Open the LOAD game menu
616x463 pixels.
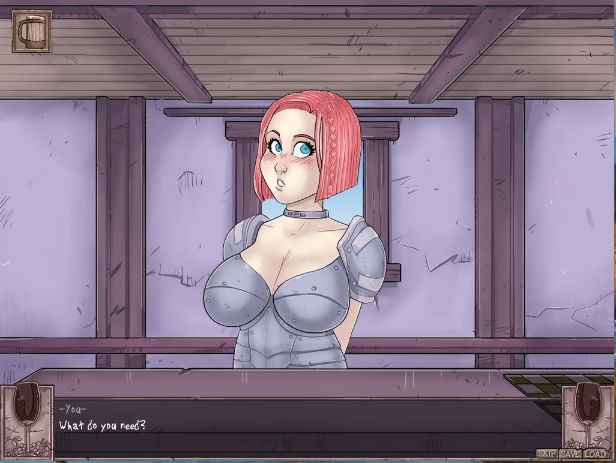pos(597,453)
